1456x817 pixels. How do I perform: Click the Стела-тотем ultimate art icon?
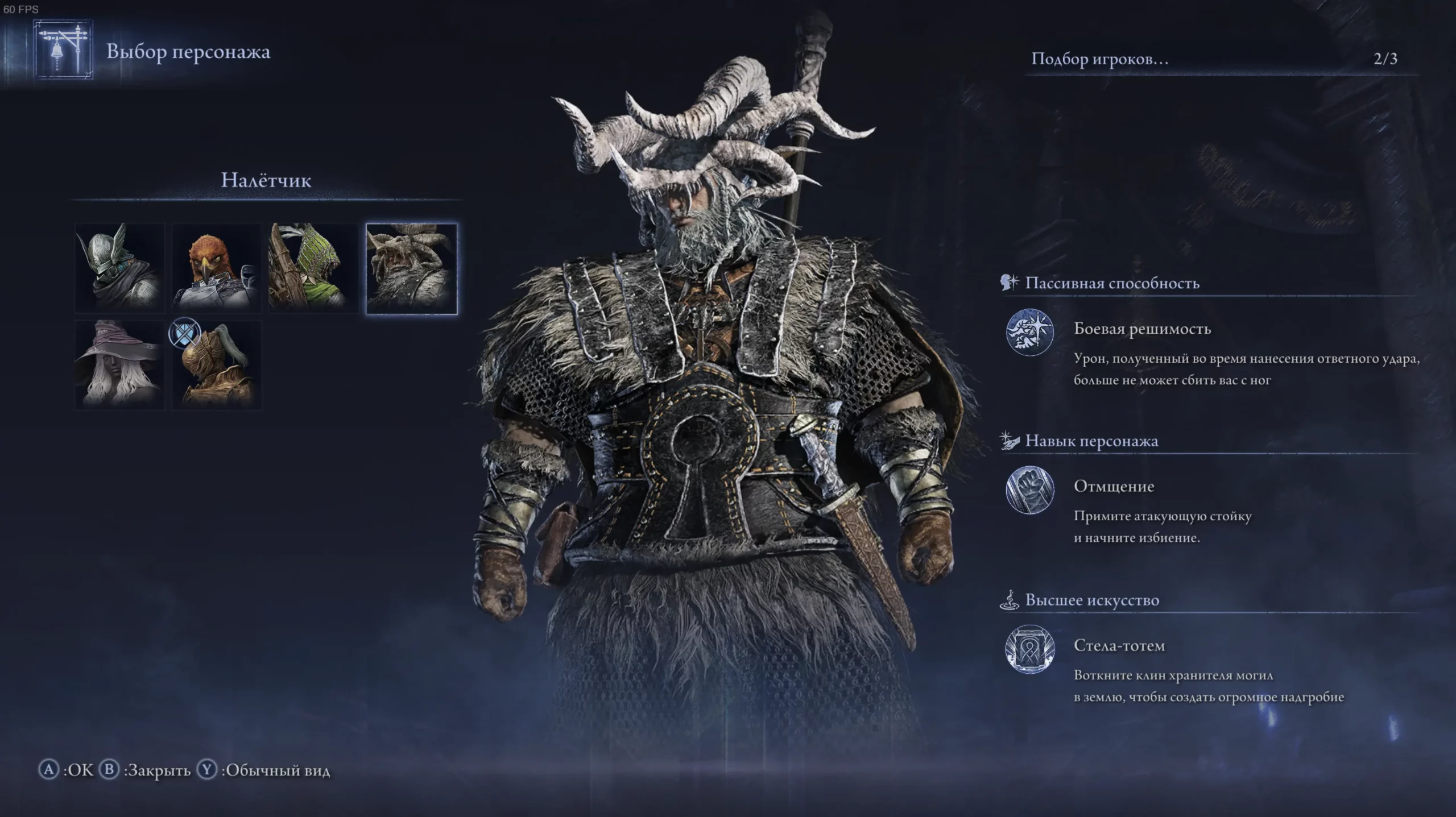tap(1029, 649)
